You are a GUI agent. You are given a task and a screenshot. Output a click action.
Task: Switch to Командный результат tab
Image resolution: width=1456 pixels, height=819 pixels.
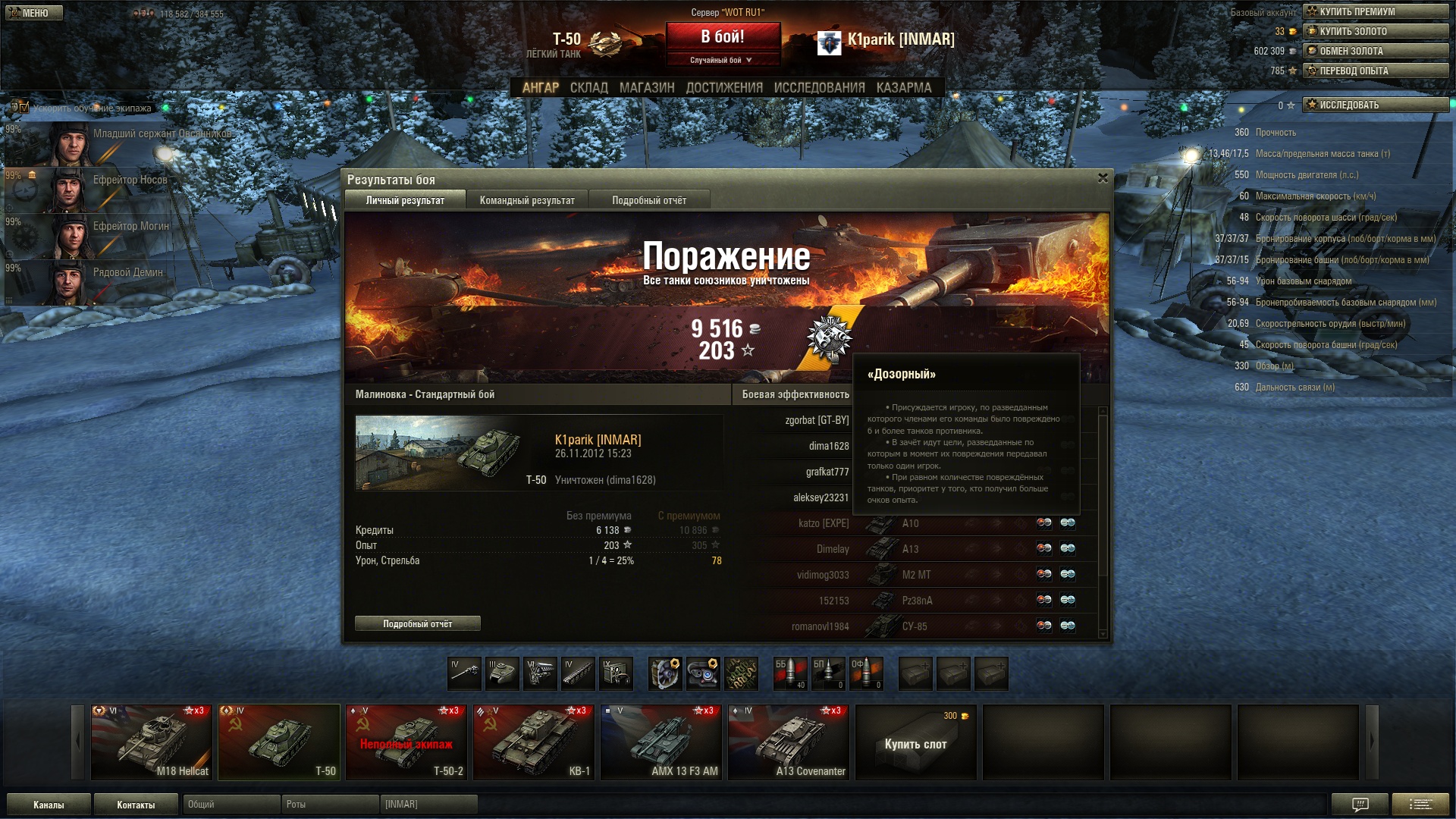(x=527, y=200)
